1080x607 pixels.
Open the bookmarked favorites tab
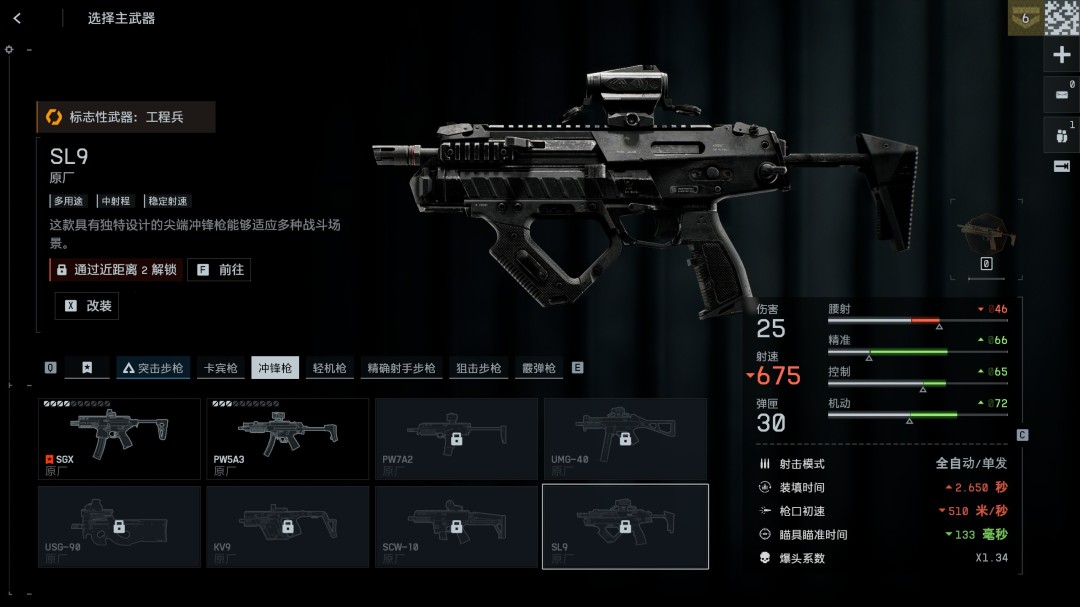pos(87,368)
